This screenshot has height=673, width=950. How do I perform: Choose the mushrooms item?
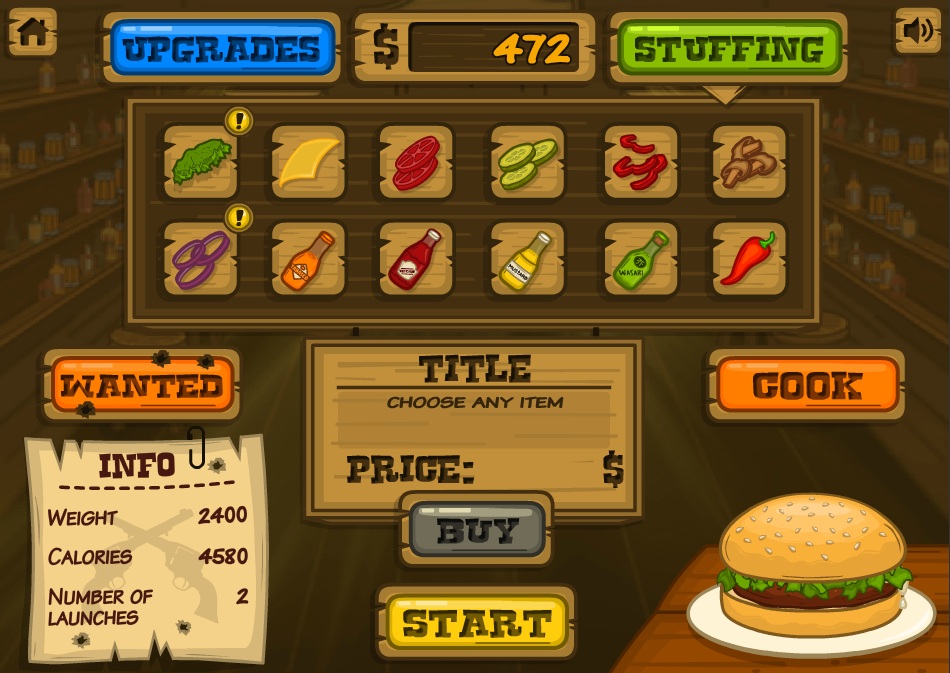[x=749, y=161]
